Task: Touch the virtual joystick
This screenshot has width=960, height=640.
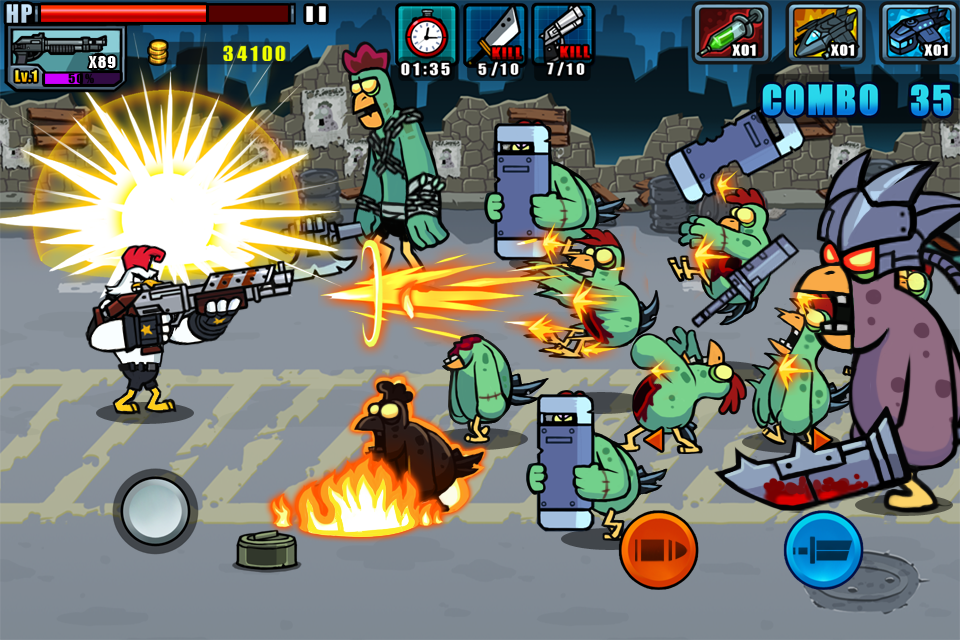Action: (155, 511)
